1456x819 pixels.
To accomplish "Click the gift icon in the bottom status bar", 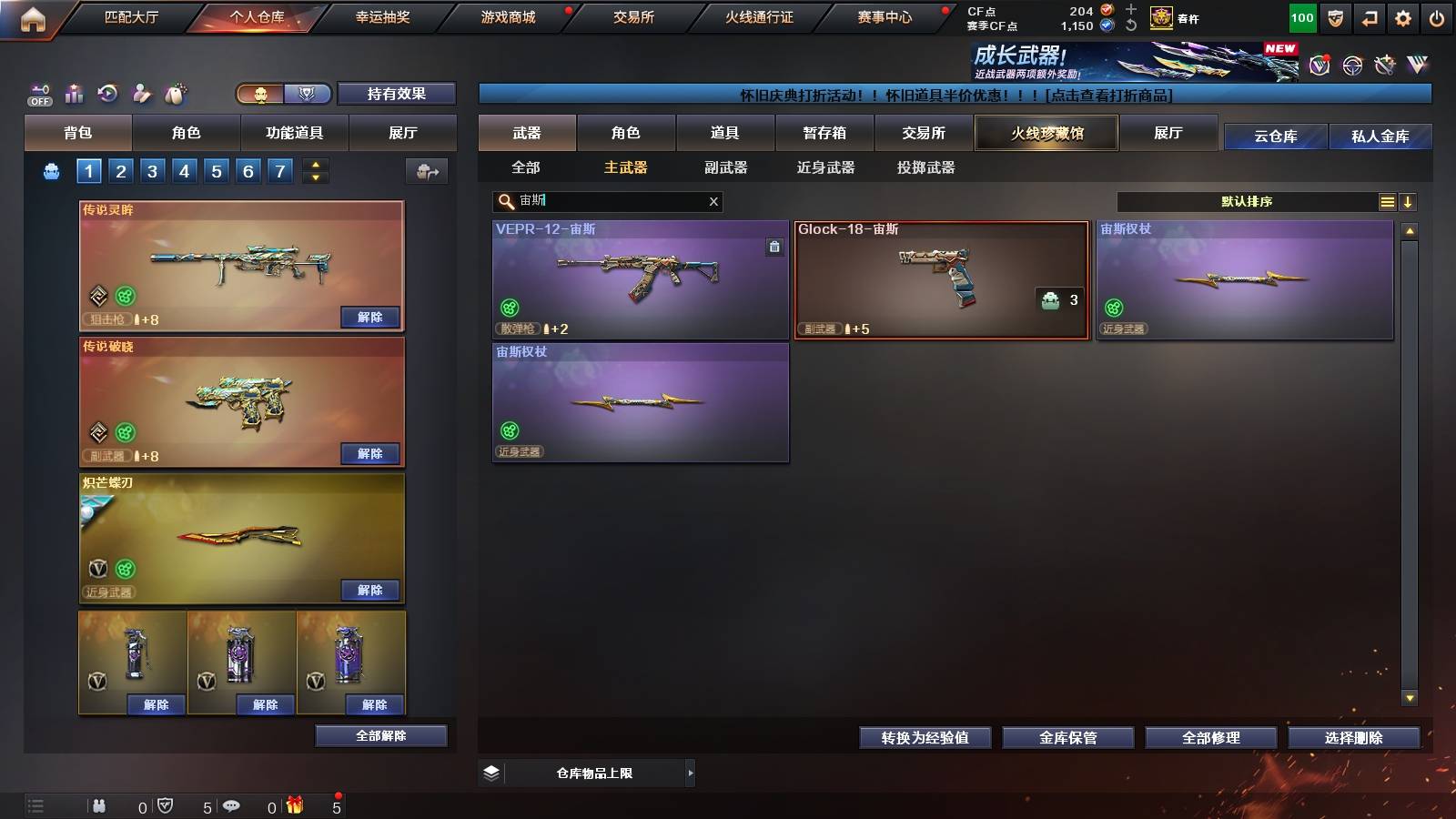I will point(294,804).
